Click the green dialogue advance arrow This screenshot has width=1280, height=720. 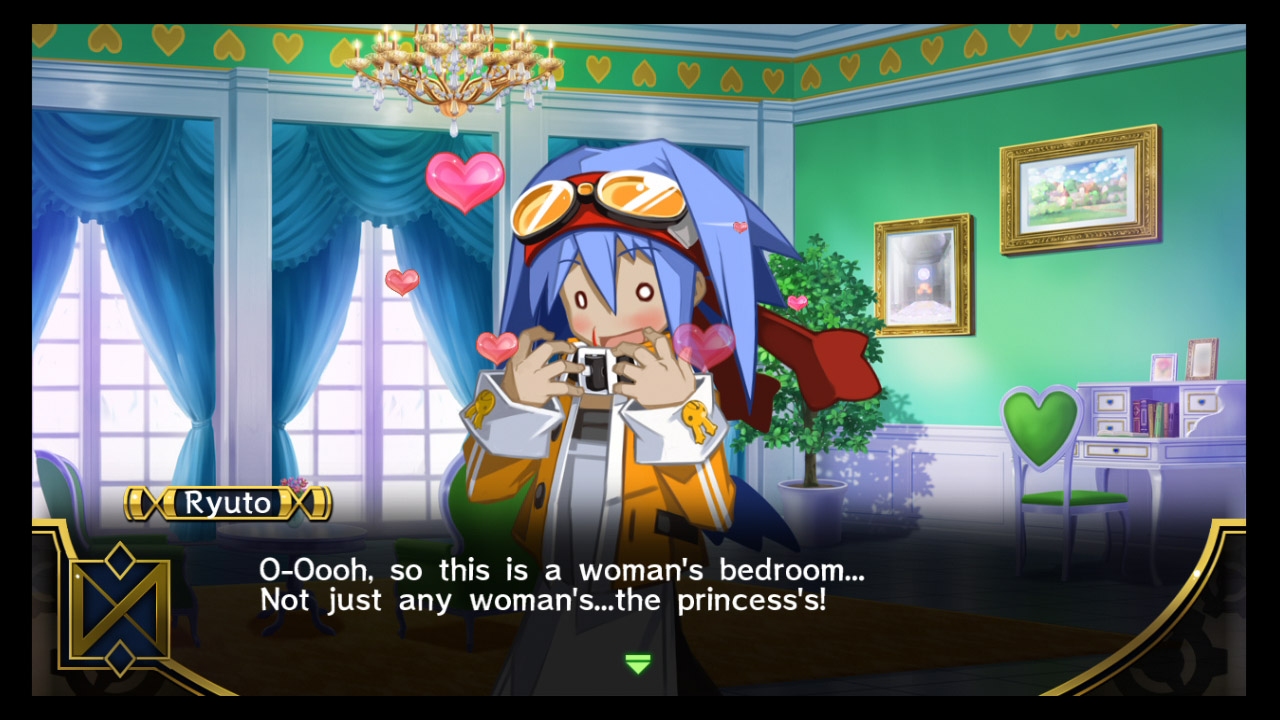coord(638,663)
